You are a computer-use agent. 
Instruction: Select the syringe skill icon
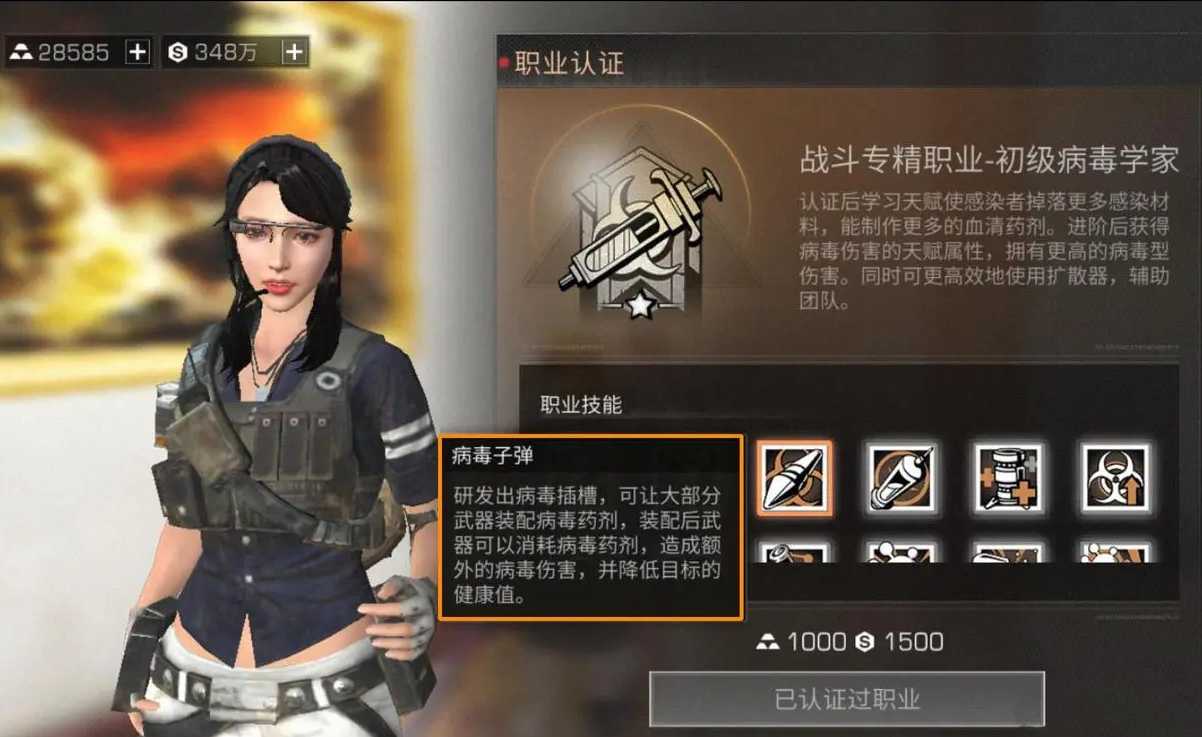click(901, 478)
